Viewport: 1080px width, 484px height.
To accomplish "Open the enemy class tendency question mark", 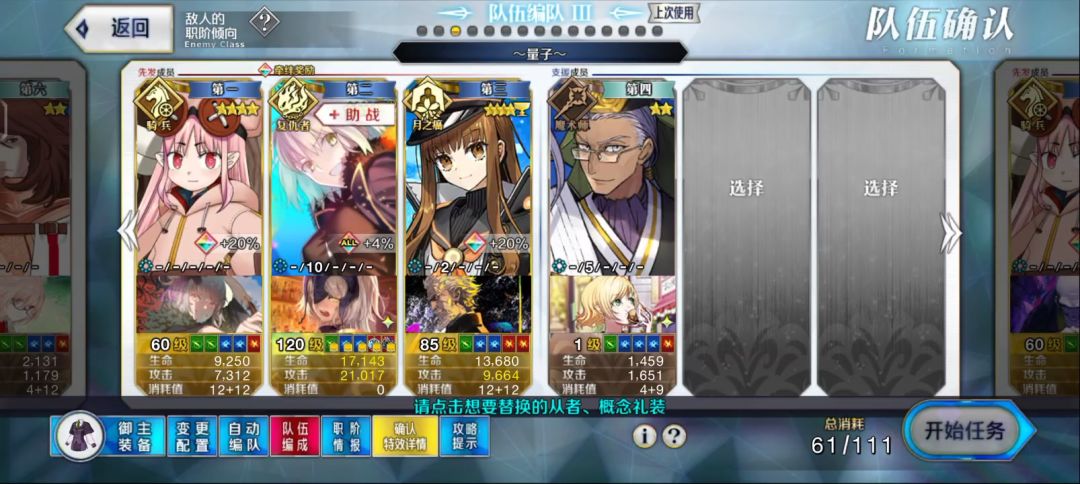I will [x=264, y=22].
